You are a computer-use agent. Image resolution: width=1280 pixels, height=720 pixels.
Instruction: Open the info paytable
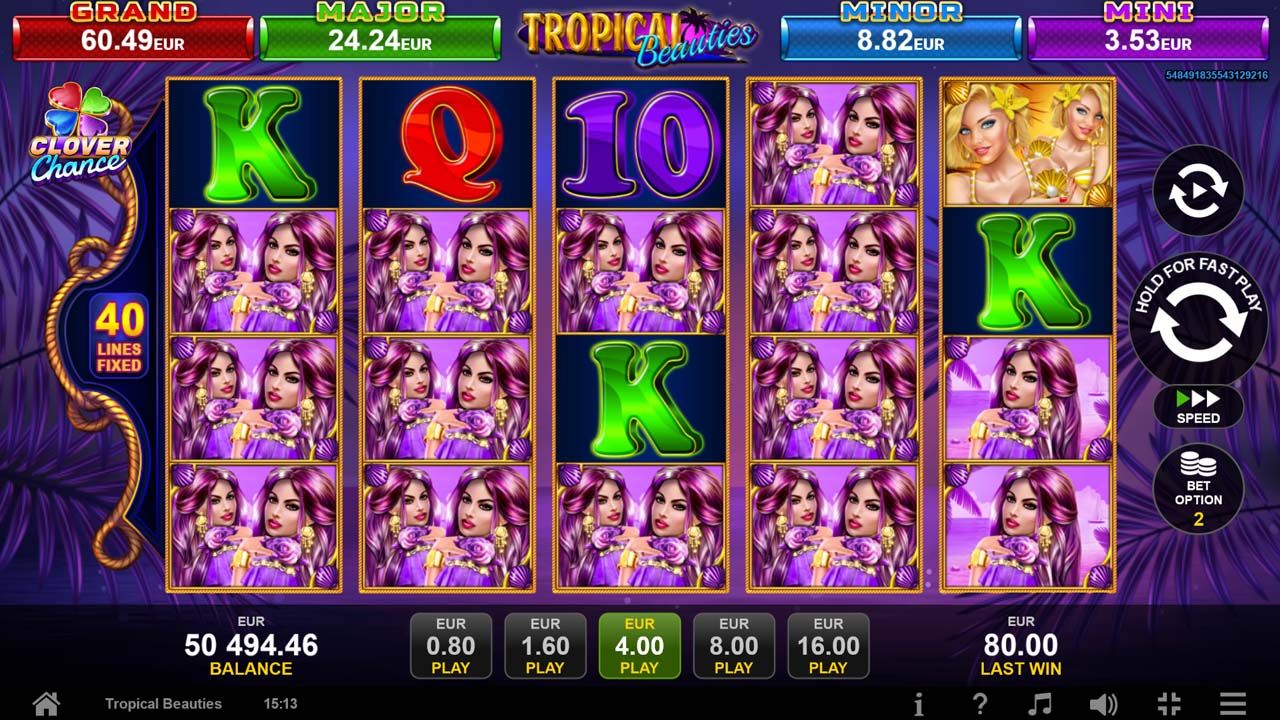point(919,703)
